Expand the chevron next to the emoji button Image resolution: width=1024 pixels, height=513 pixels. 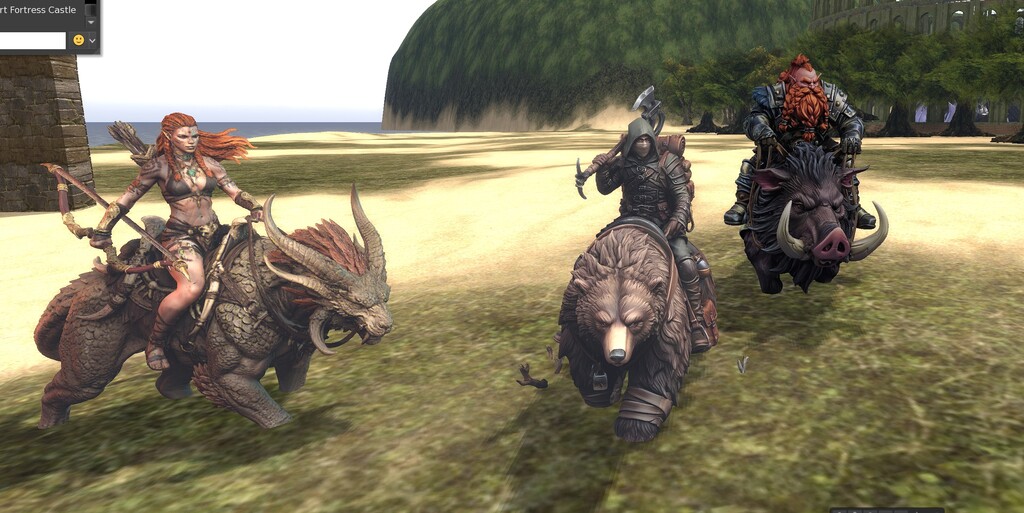pos(92,41)
